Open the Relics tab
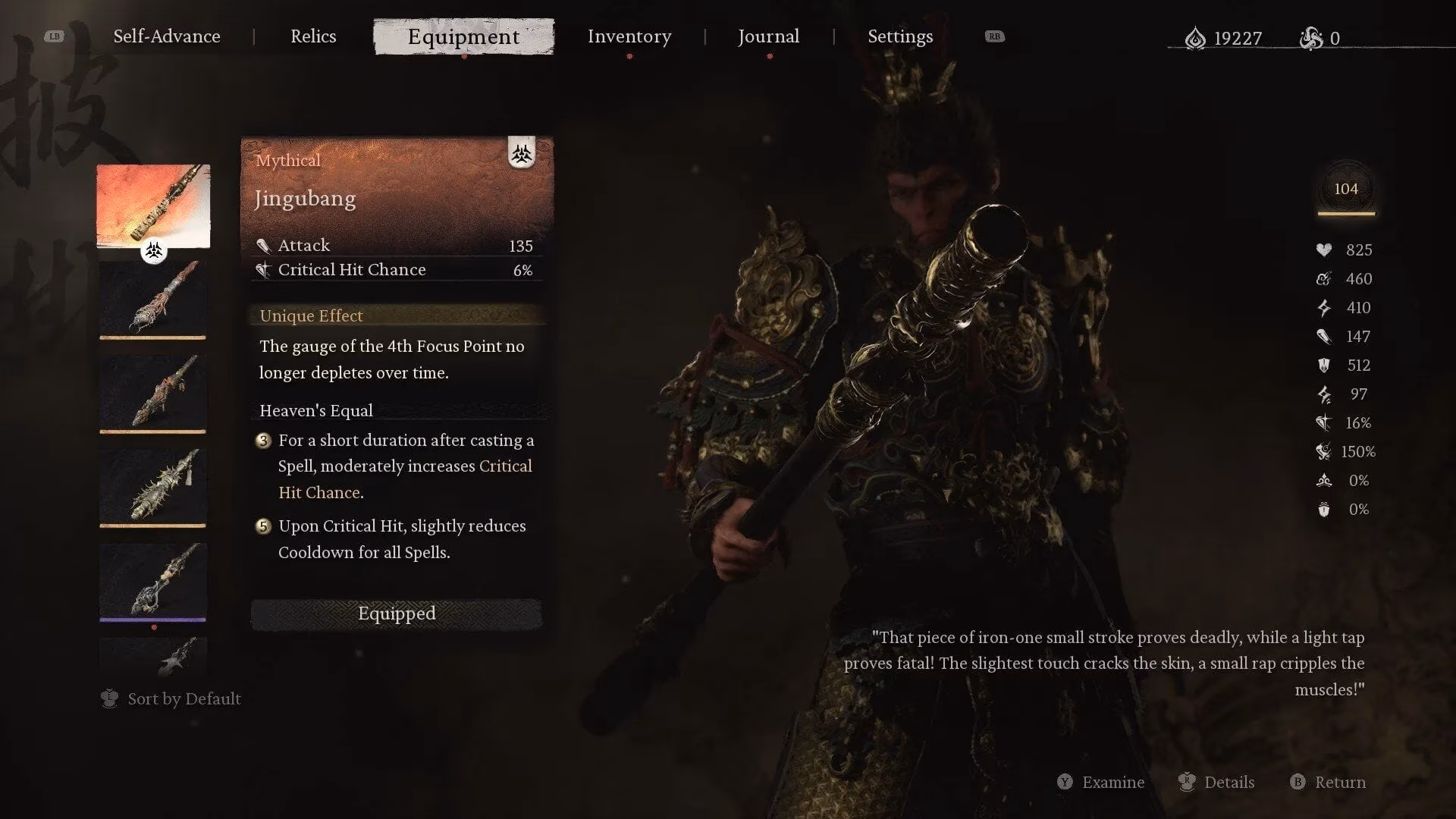1456x819 pixels. [313, 36]
